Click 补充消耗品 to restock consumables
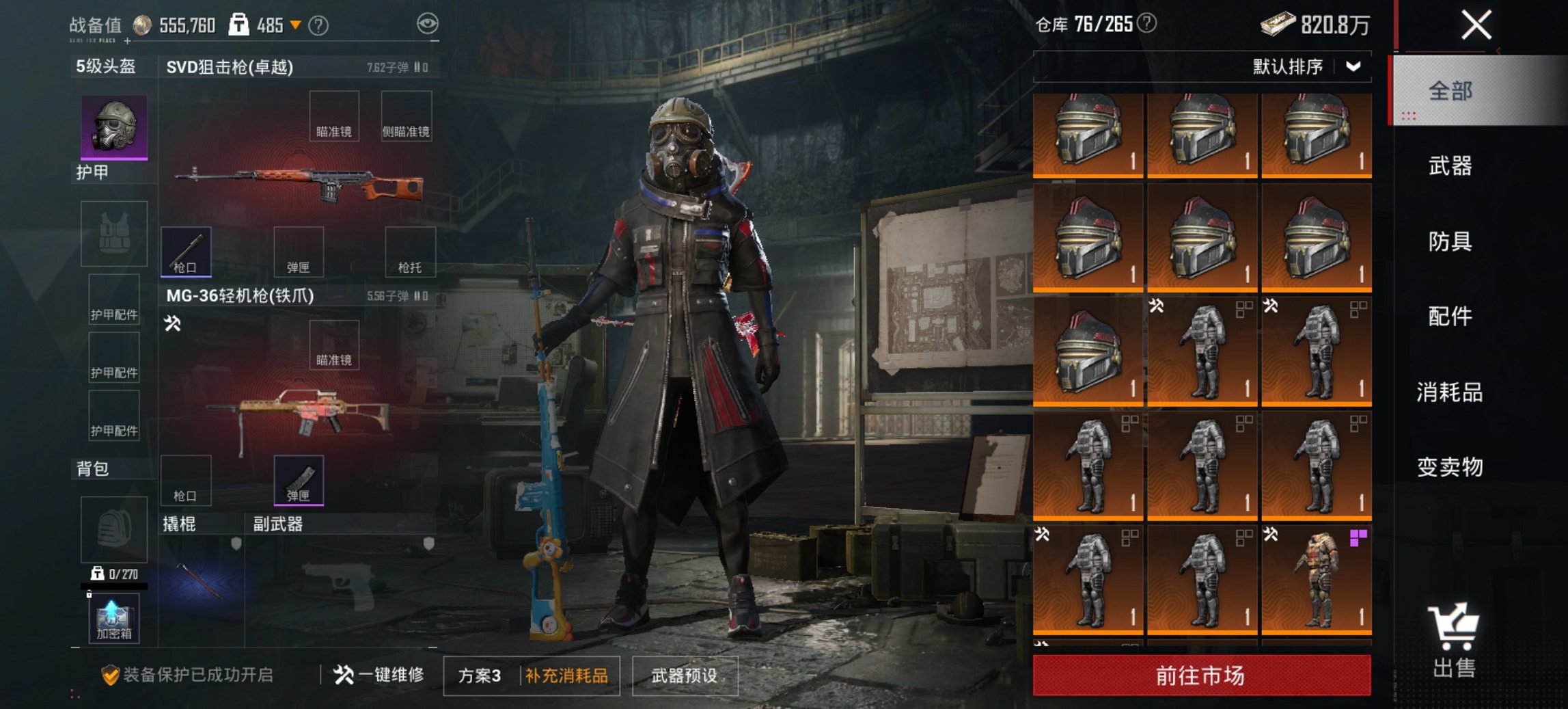 coord(566,676)
